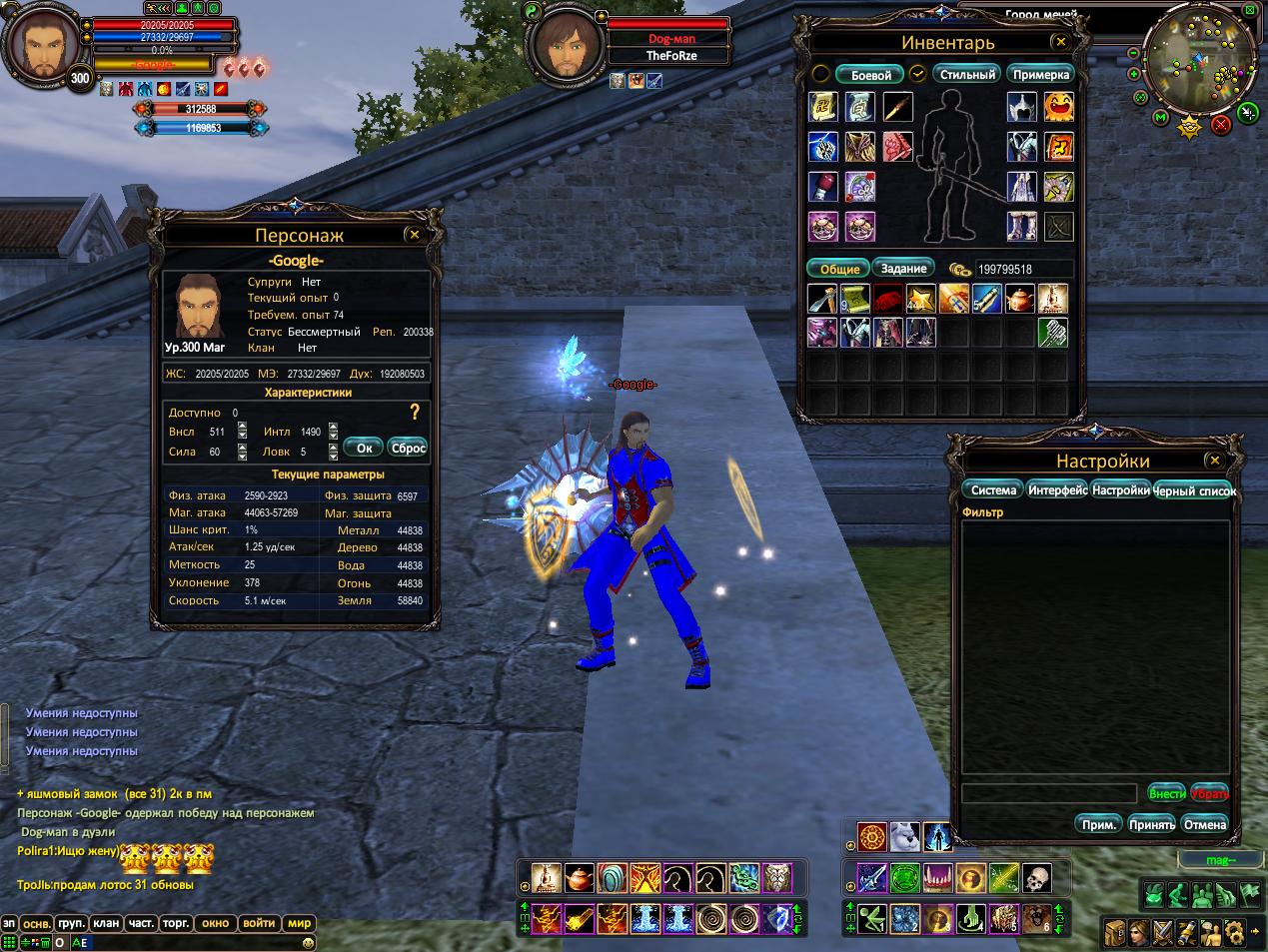
Task: Close the Персонаж character window
Action: 414,235
